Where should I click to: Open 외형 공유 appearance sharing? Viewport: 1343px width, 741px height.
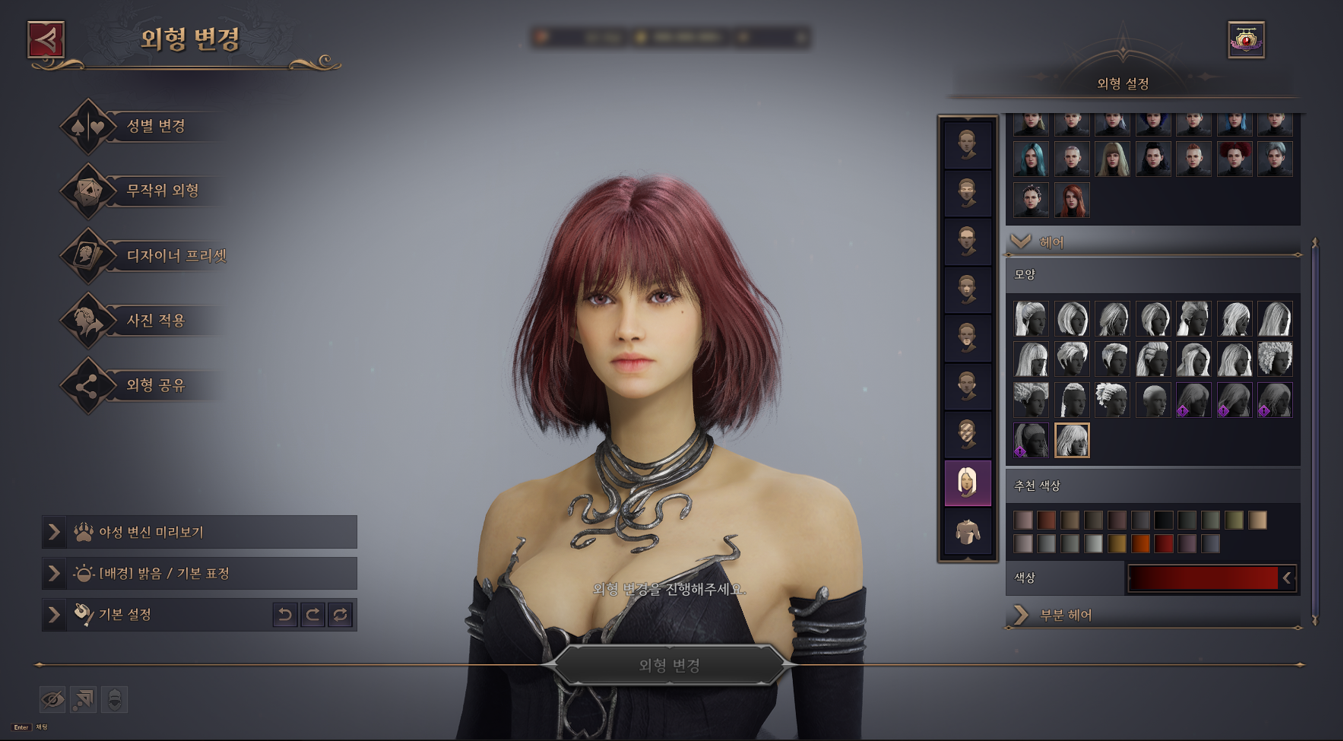click(155, 386)
